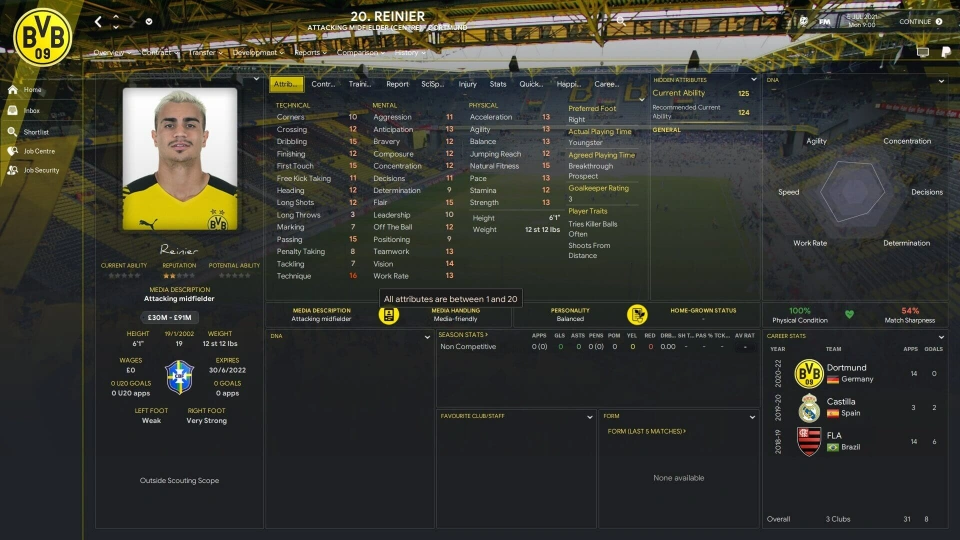
Task: Open the Inbox
Action: point(32,111)
